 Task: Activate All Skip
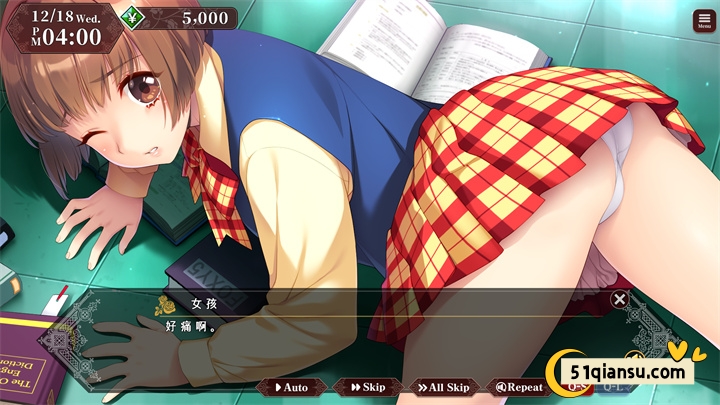(x=442, y=387)
